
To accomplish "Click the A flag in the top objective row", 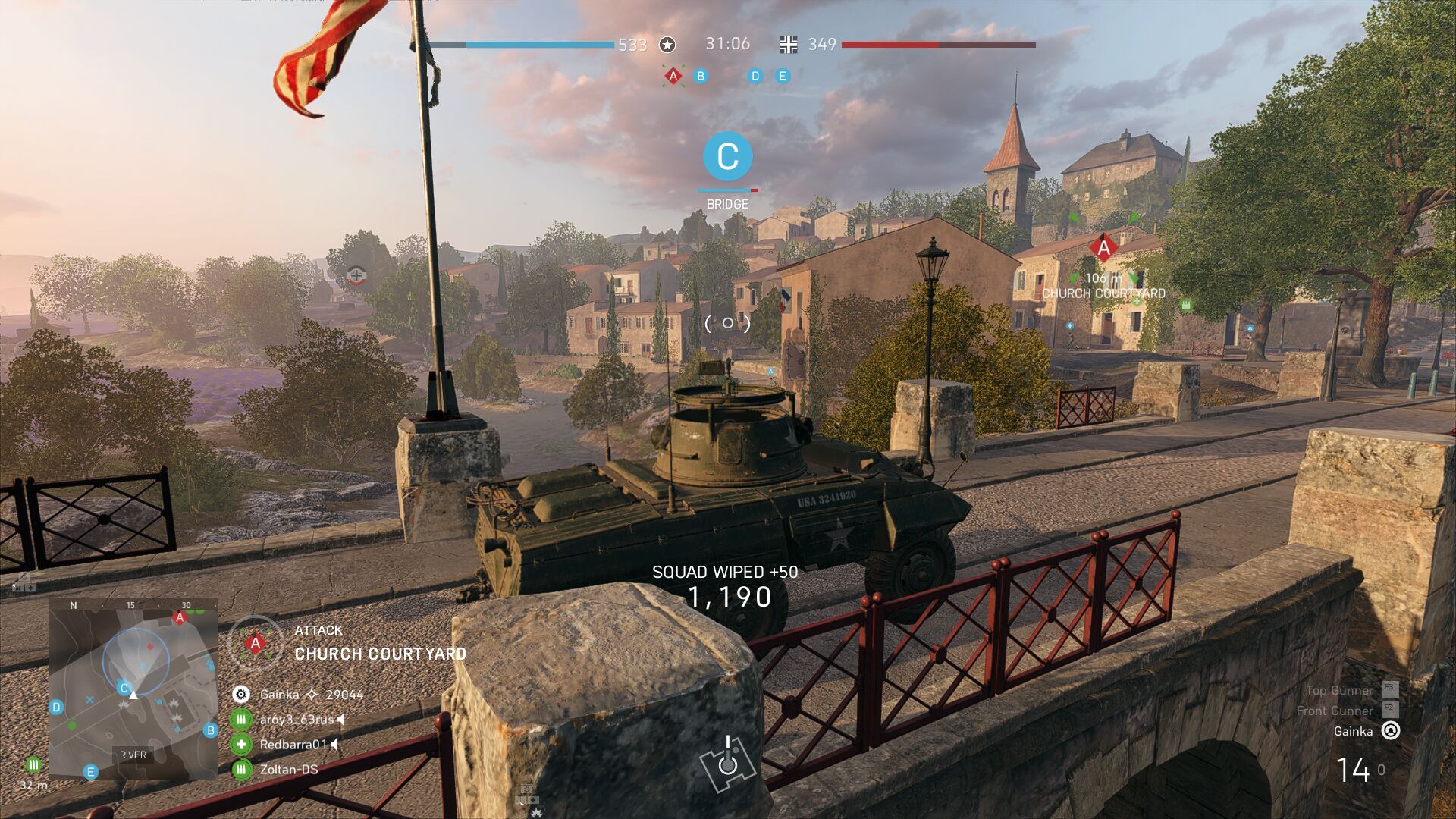I will (673, 76).
